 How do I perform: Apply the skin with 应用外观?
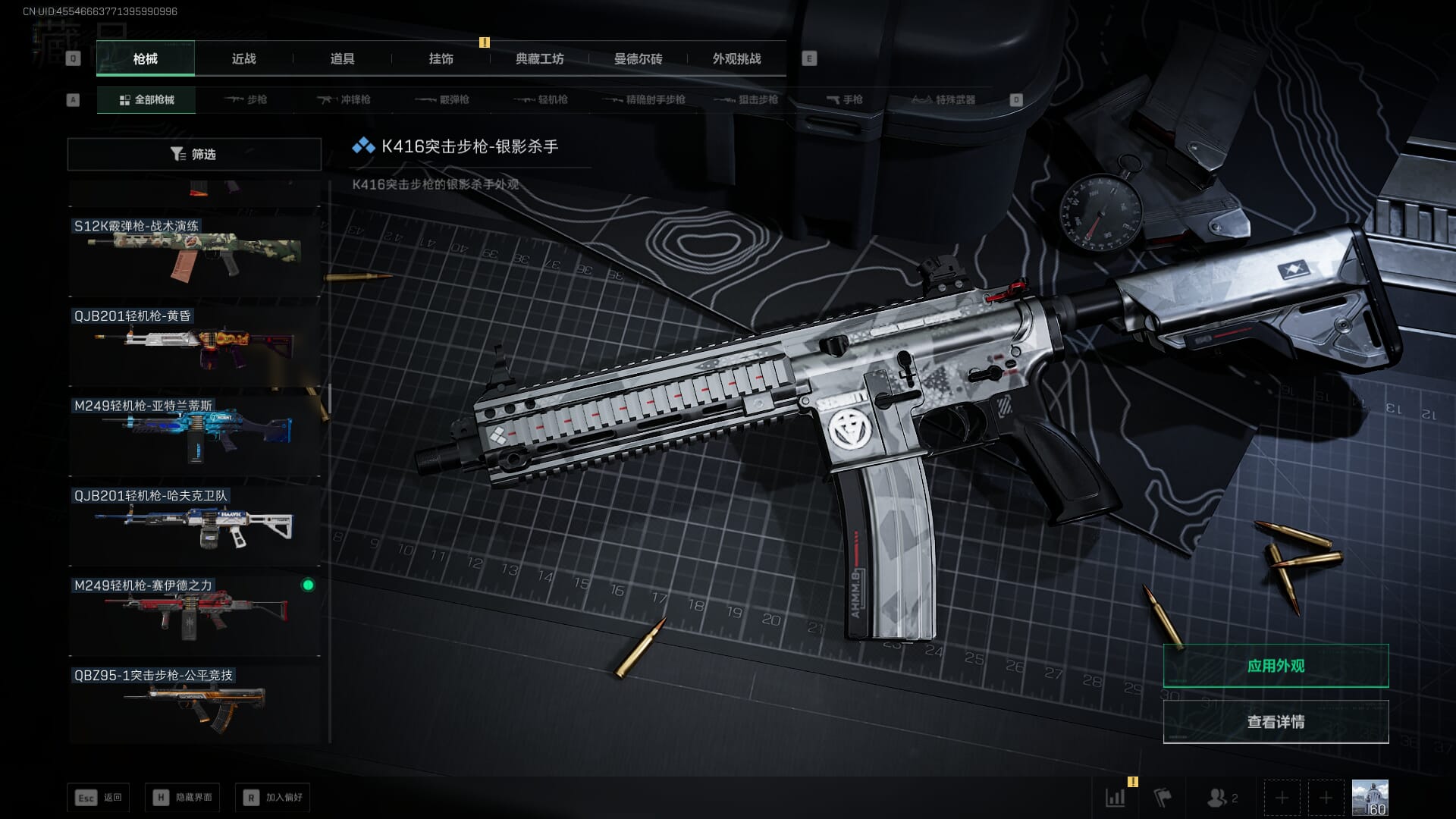pyautogui.click(x=1276, y=666)
